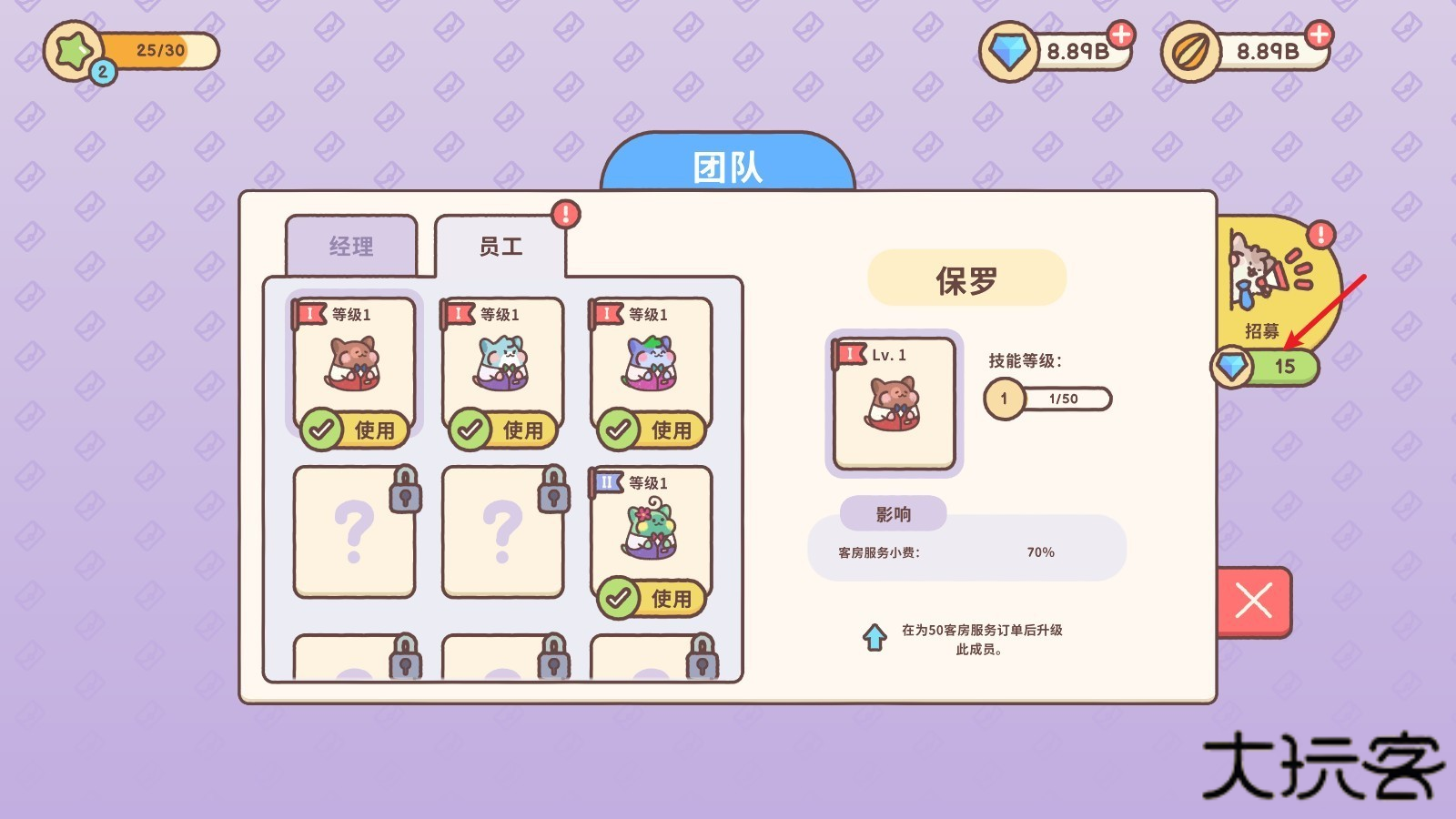
Task: Click the blue upgrade arrow next to the hint text
Action: (876, 639)
